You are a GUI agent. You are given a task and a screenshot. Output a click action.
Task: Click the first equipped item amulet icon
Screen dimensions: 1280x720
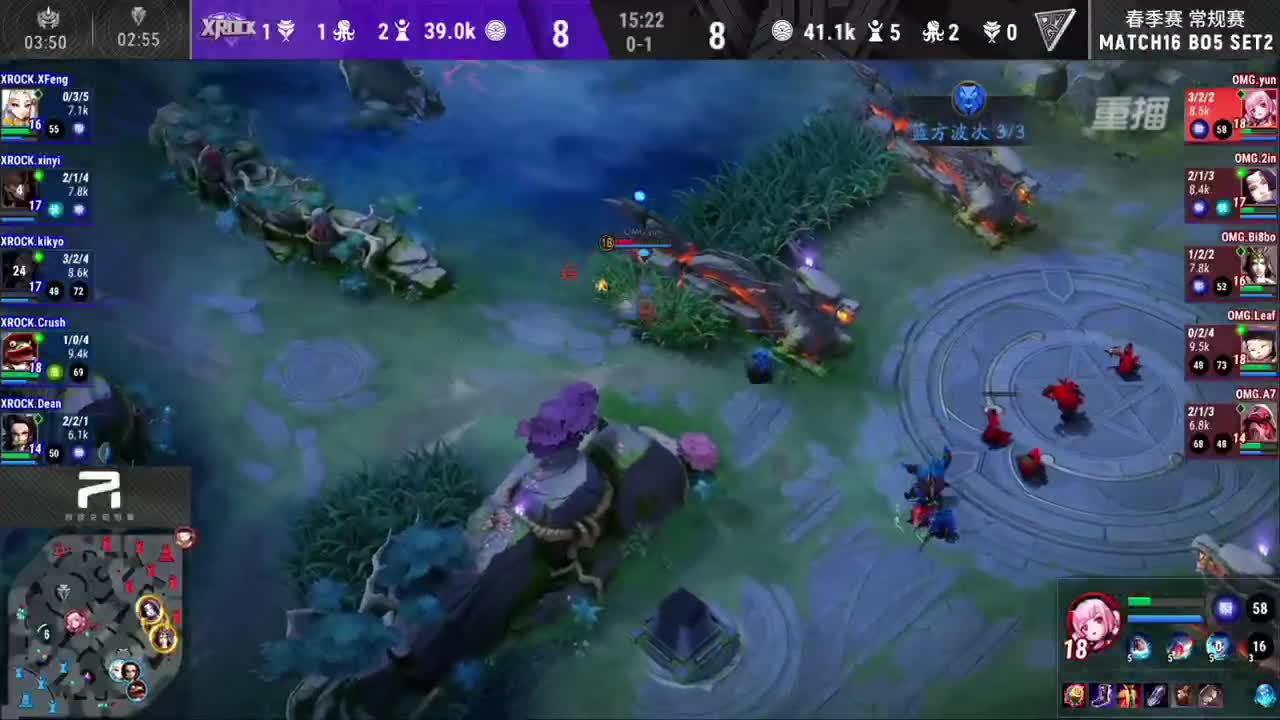(x=1077, y=695)
